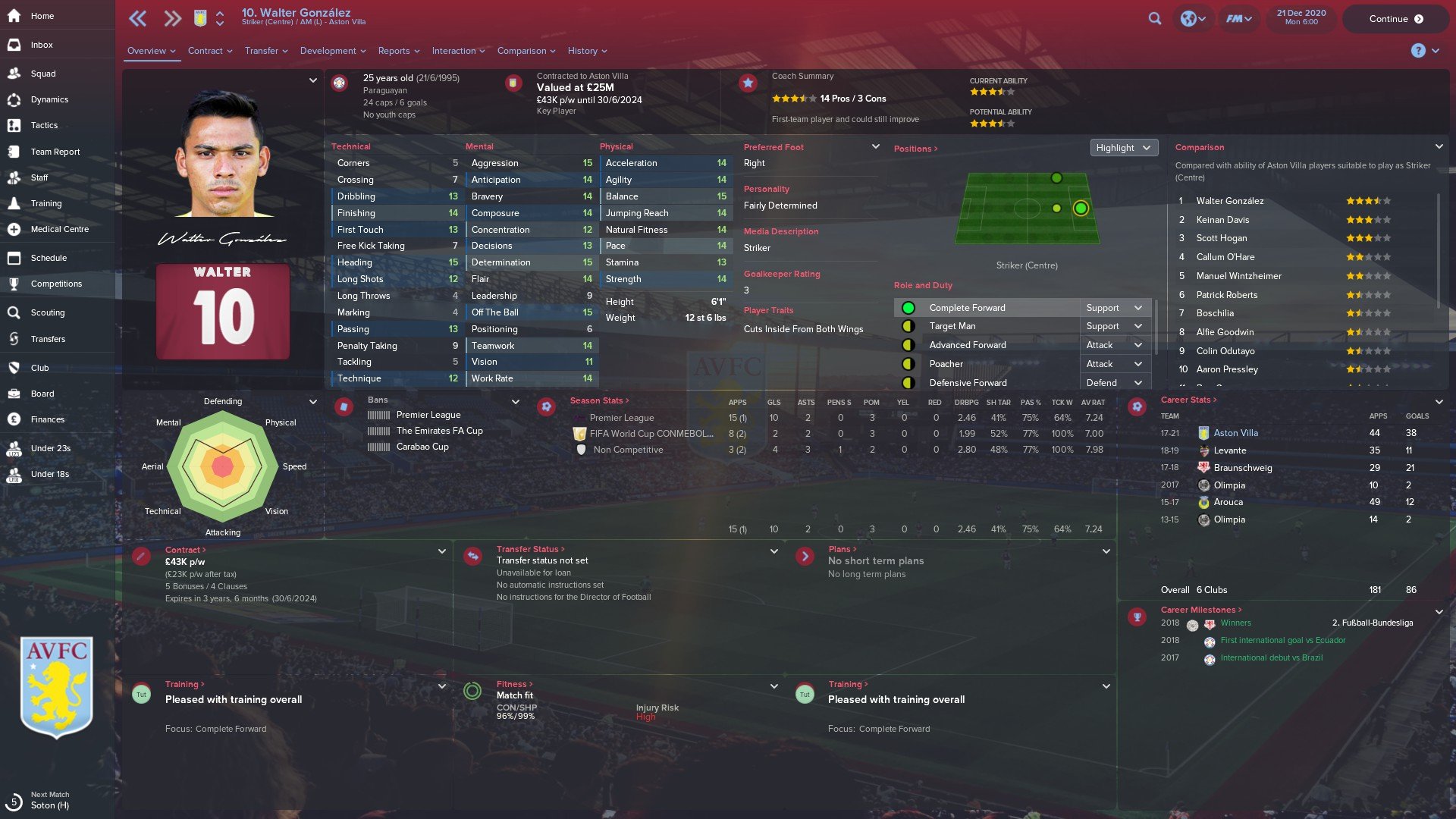
Task: Open the Inbox from the sidebar
Action: [x=42, y=45]
